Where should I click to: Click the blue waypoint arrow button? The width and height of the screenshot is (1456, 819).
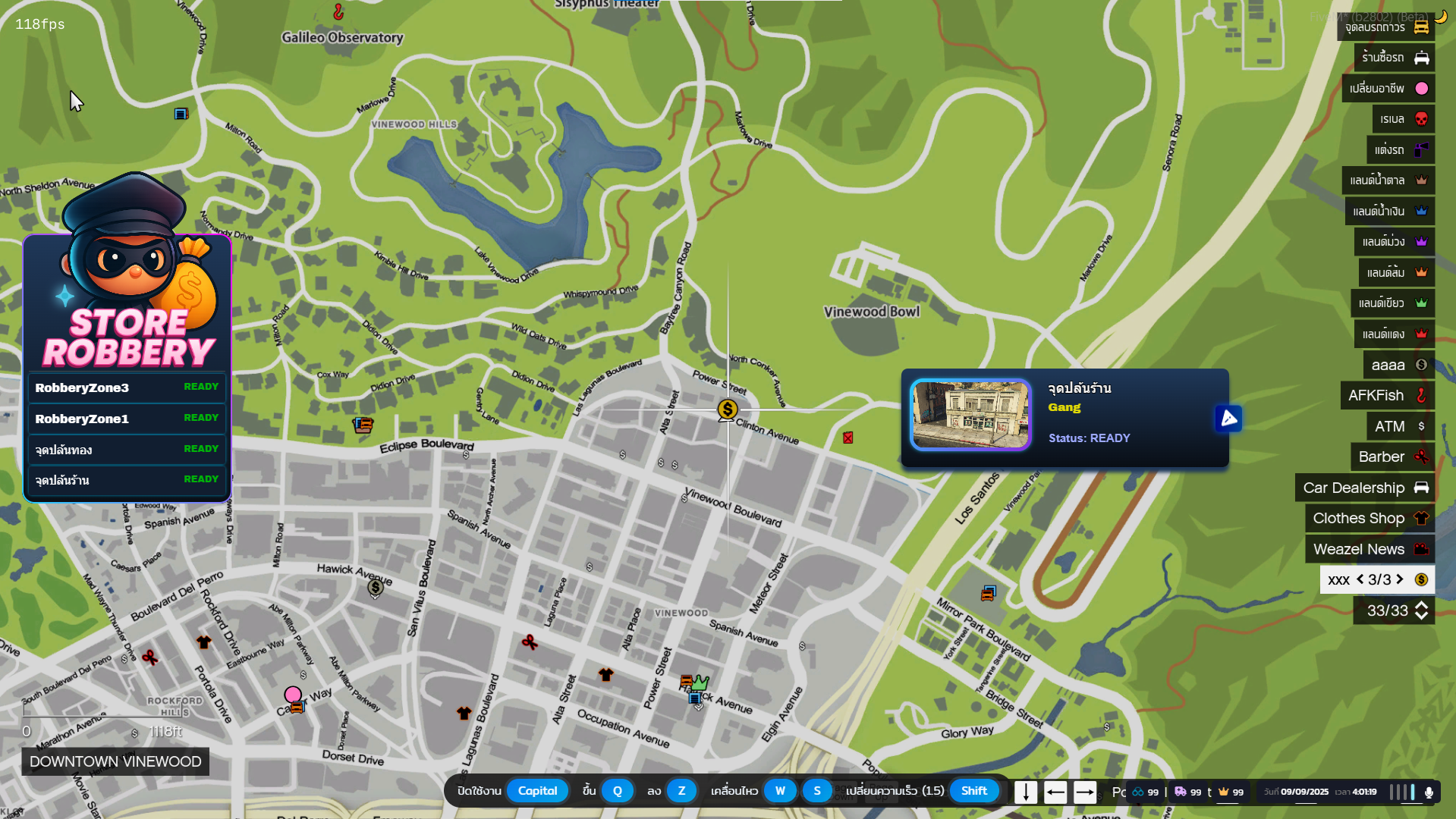(x=1228, y=419)
